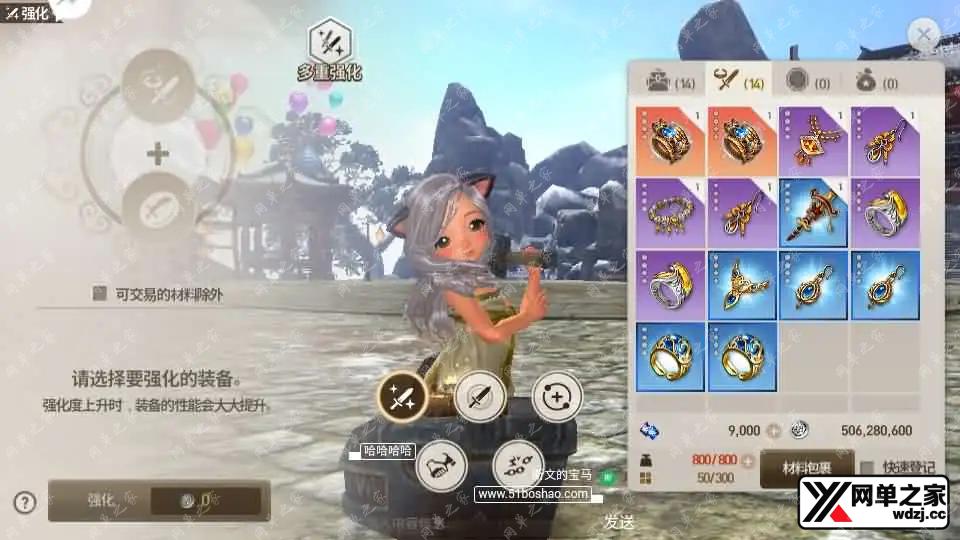This screenshot has width=960, height=540.
Task: Toggle the 可交易的材料除外 checkbox
Action: (99, 293)
